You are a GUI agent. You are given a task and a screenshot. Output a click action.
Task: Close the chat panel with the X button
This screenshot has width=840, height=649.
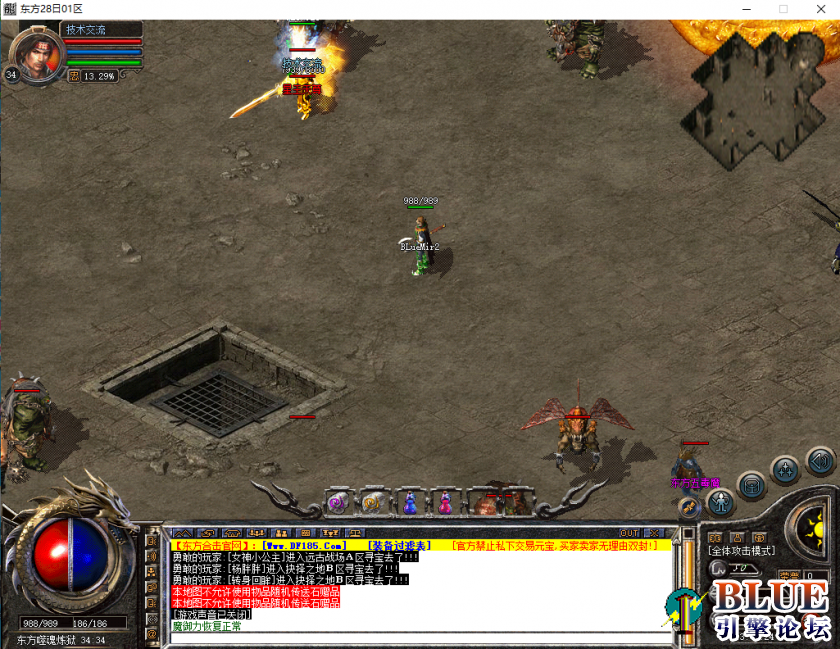654,533
